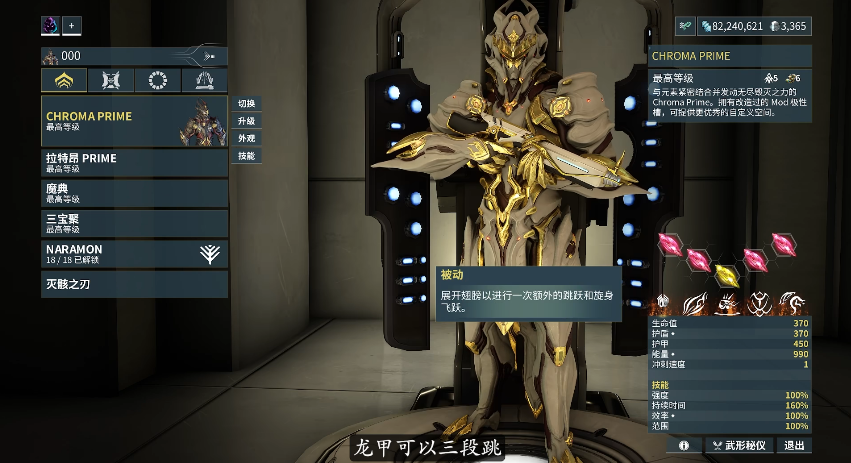Open the 拉特昂 PRIME primary weapon slot
The image size is (851, 463).
134,163
